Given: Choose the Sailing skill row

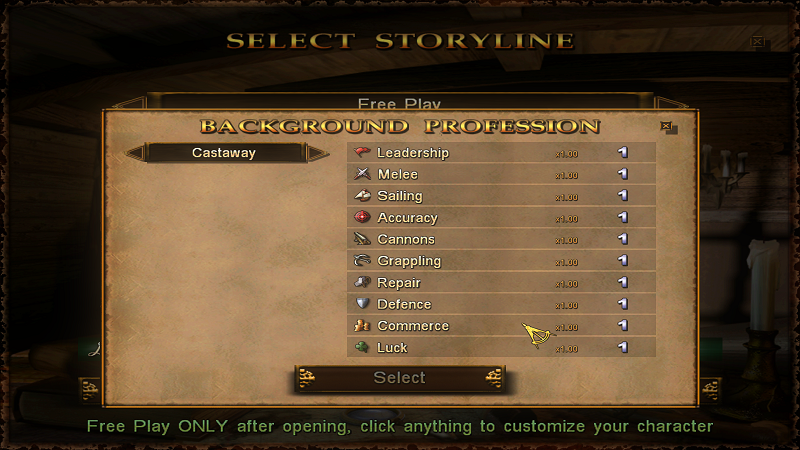Looking at the screenshot, I should (500, 196).
